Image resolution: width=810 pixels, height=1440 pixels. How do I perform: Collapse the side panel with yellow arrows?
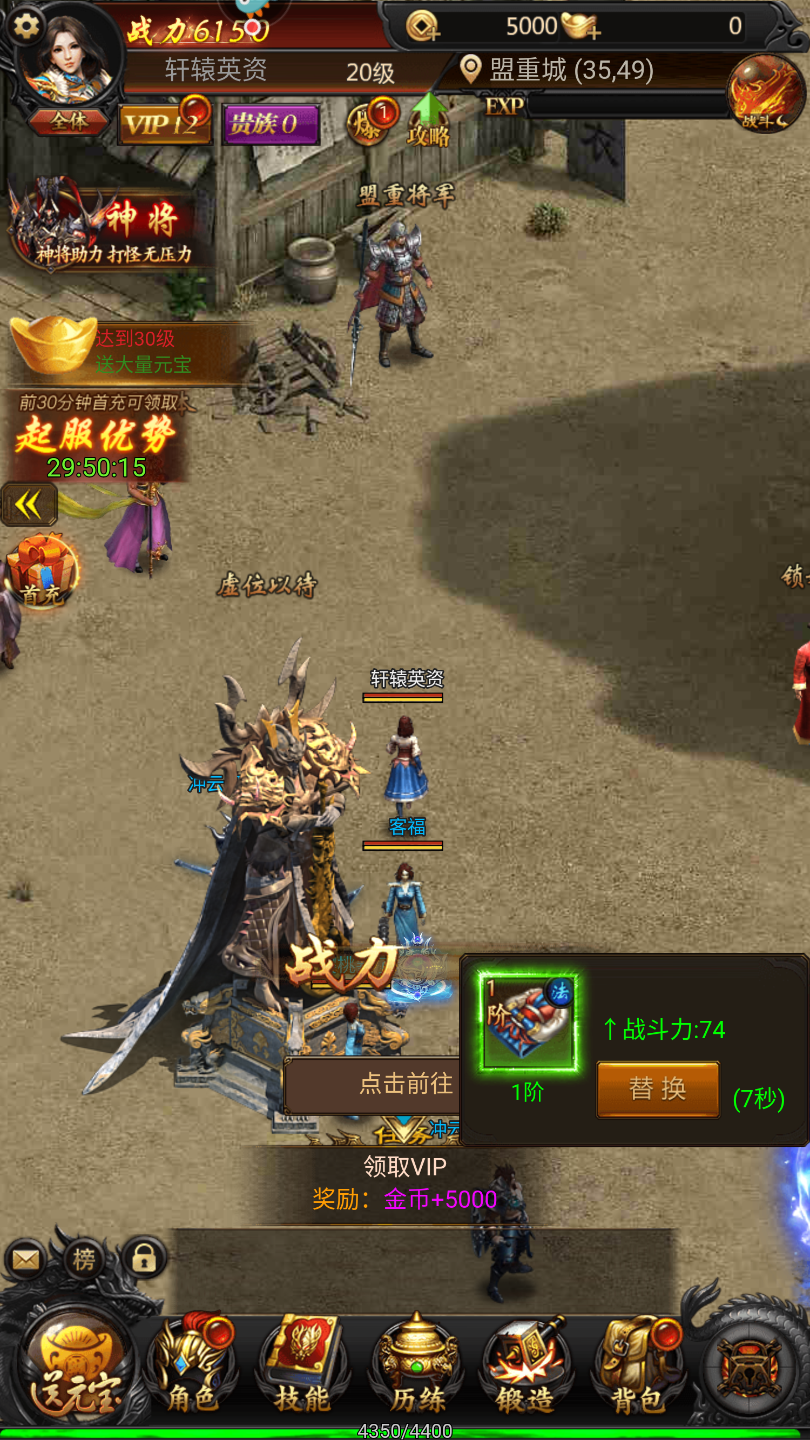point(29,505)
